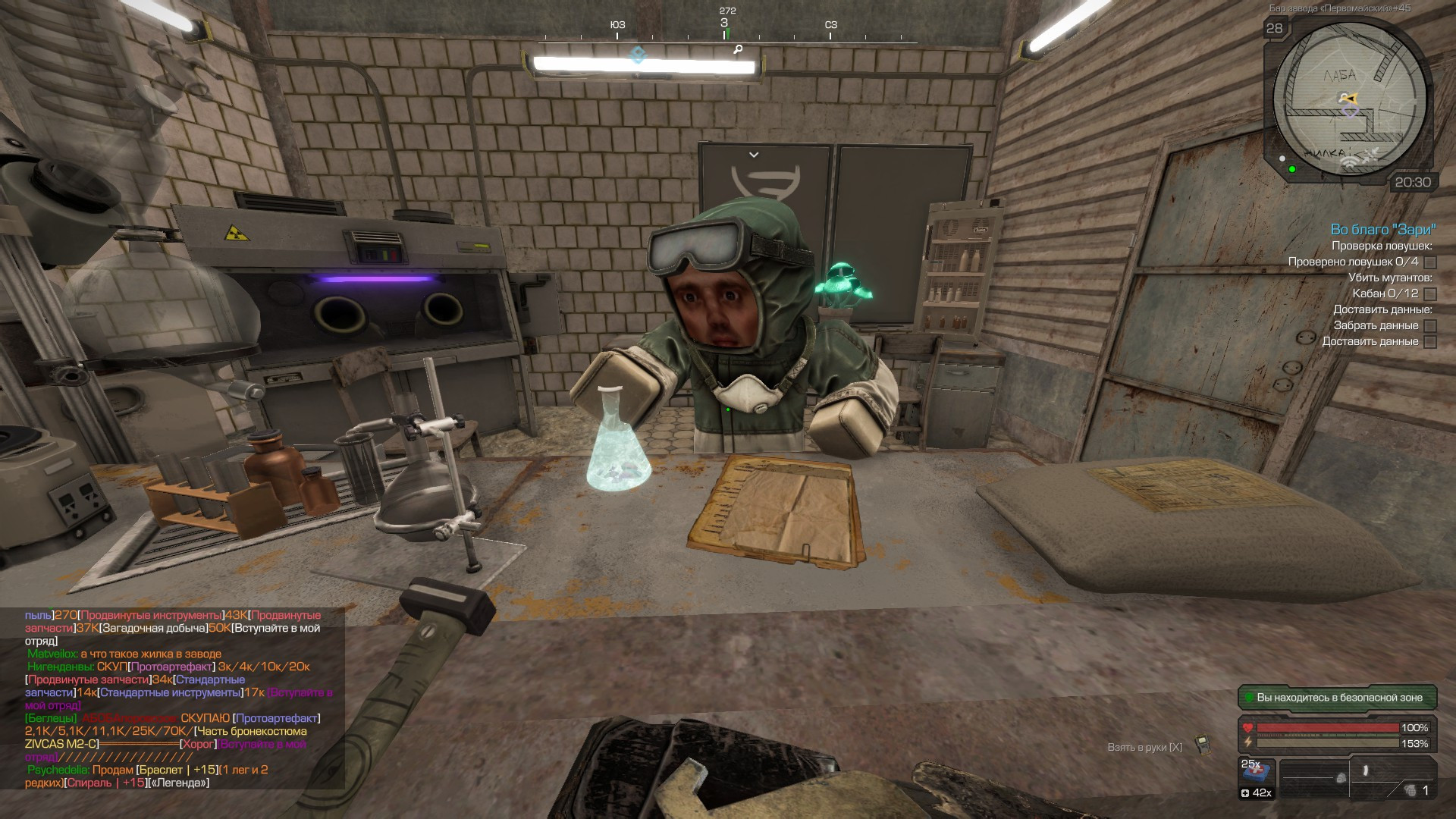Click the safe zone notification banner
This screenshot has height=819, width=1456.
[1338, 698]
